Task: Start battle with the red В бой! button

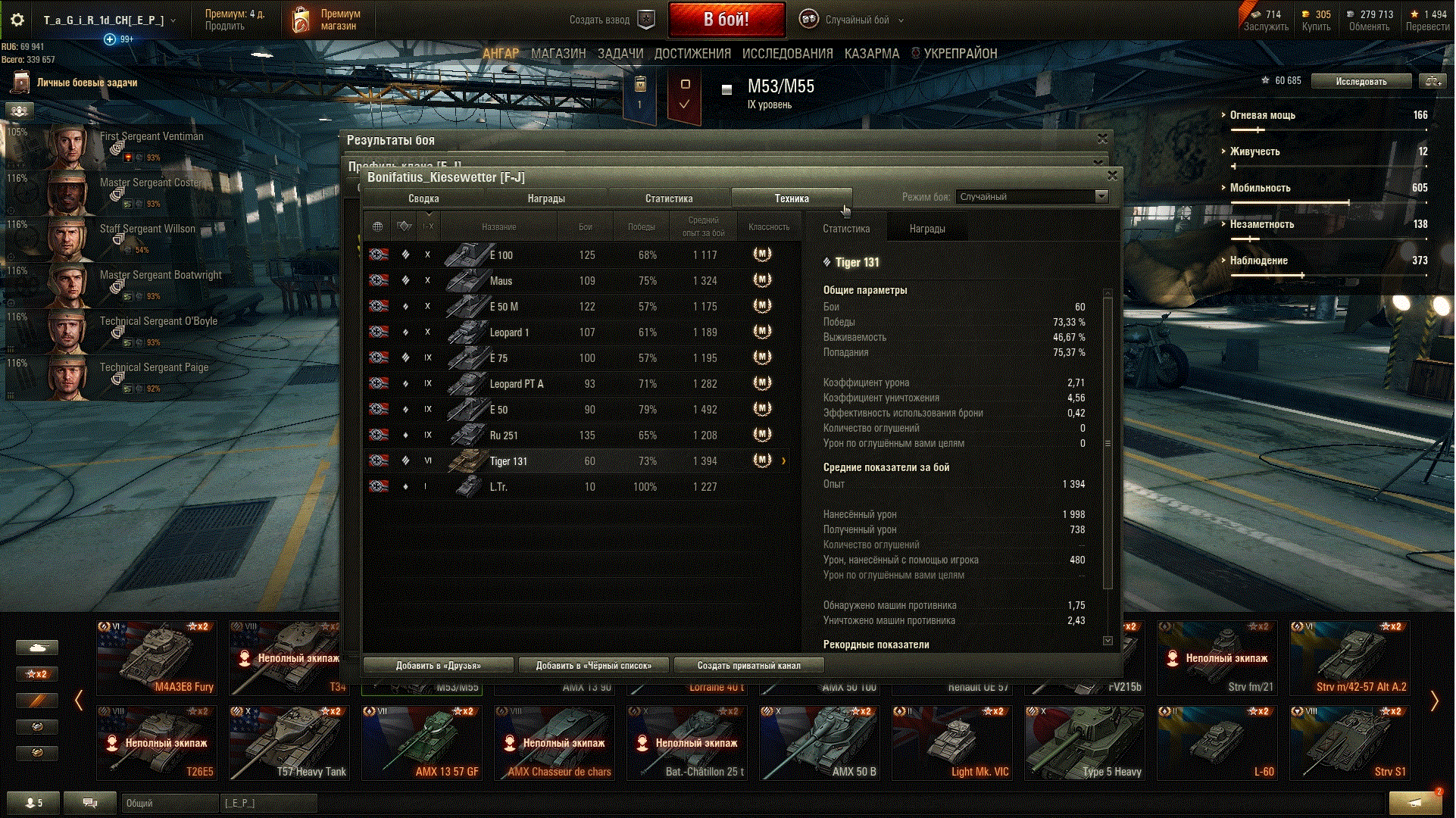Action: pyautogui.click(x=726, y=20)
